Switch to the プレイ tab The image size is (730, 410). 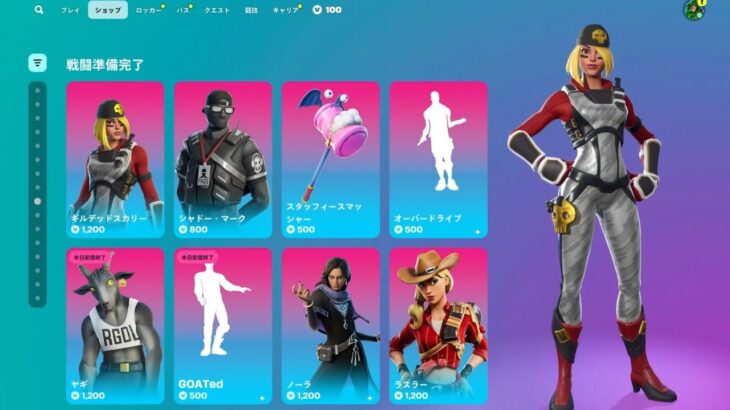click(x=70, y=10)
